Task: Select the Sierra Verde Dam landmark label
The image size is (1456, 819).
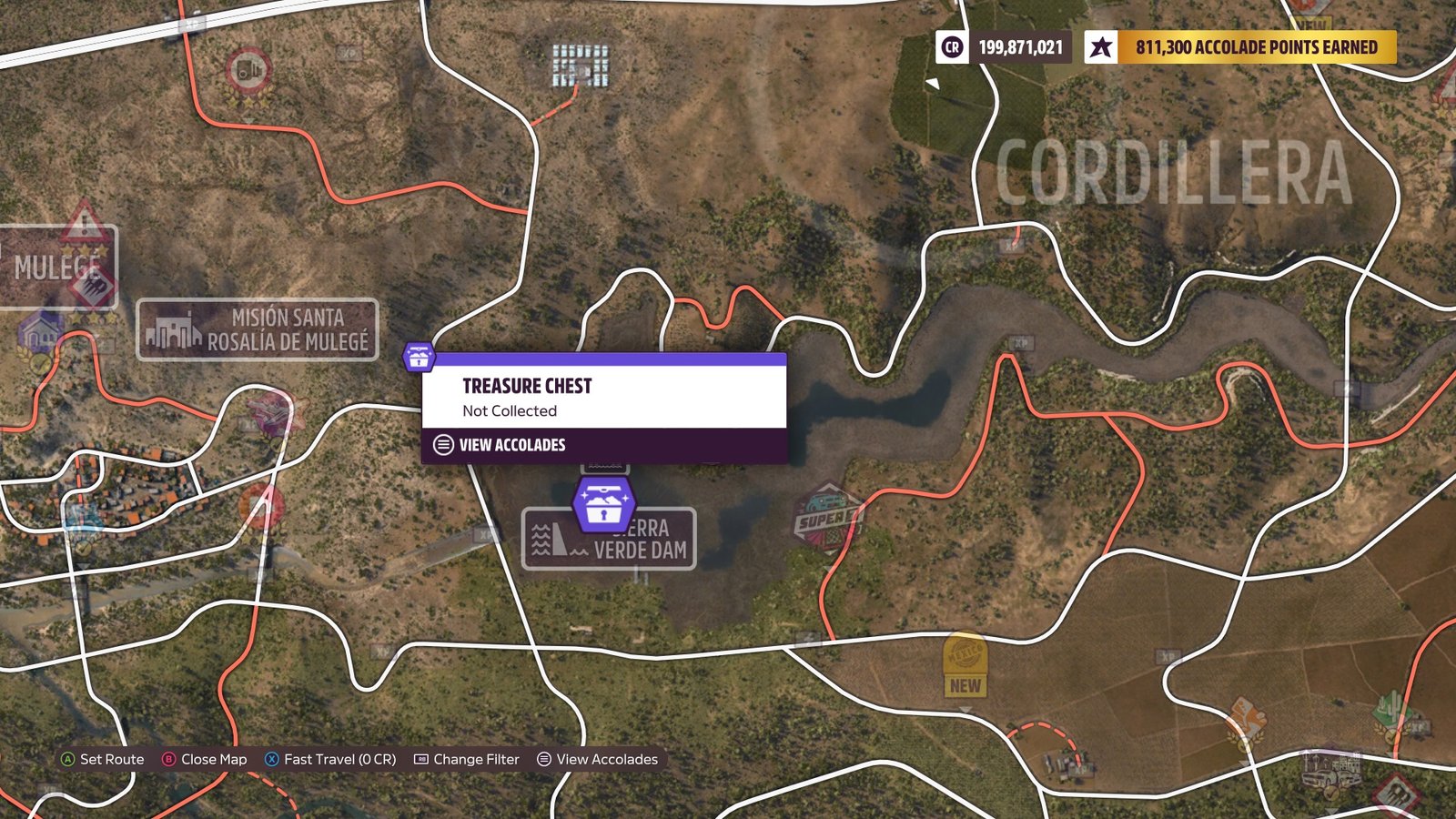Action: tap(610, 539)
